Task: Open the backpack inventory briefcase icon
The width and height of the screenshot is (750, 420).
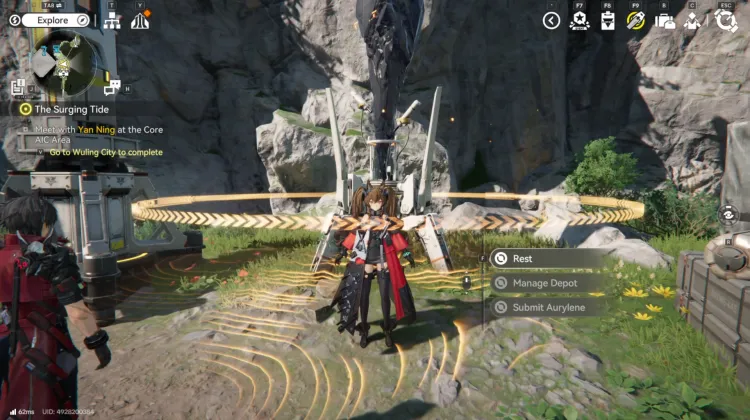Action: pyautogui.click(x=664, y=21)
